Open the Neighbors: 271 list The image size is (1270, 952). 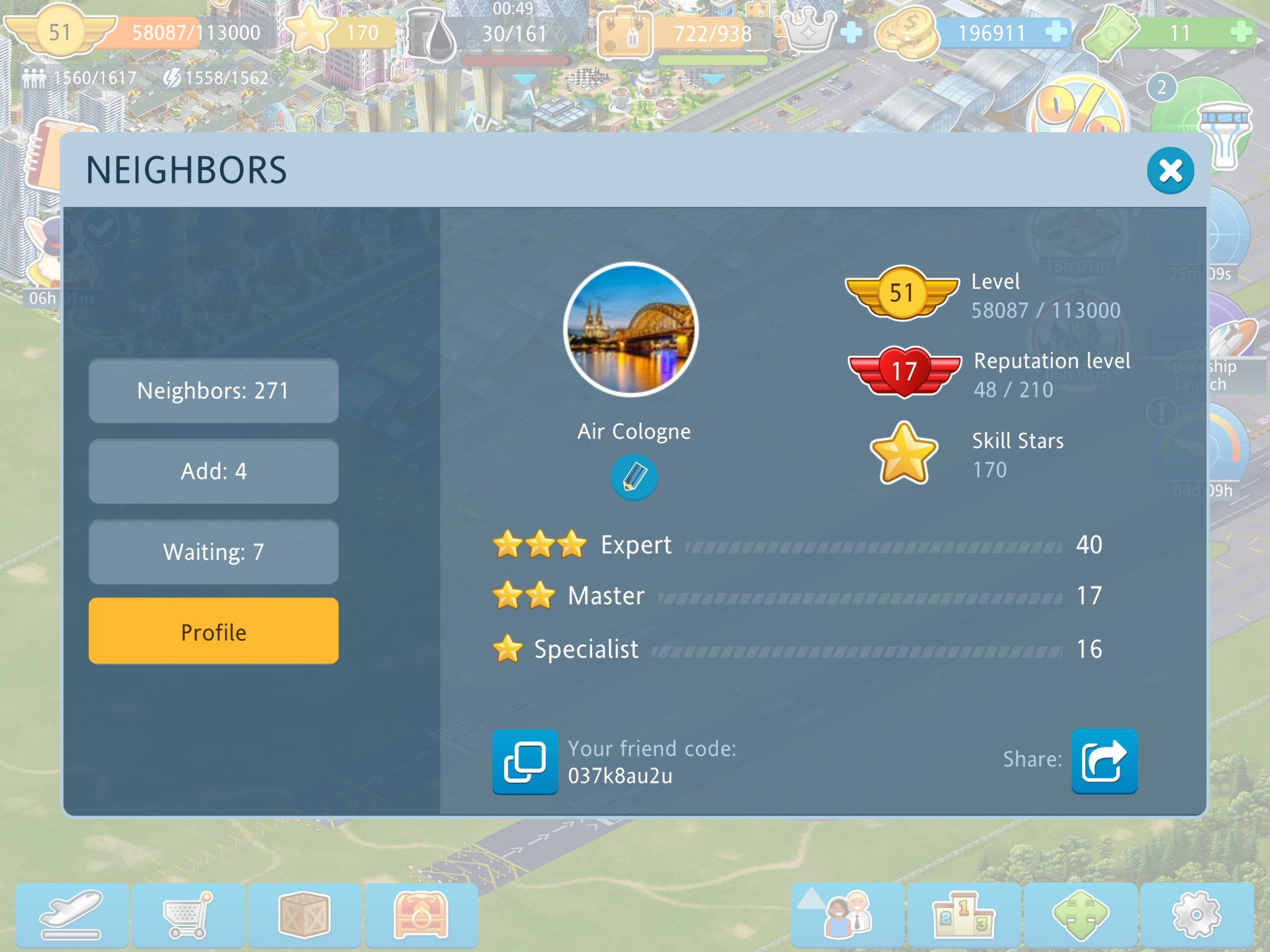click(x=213, y=391)
